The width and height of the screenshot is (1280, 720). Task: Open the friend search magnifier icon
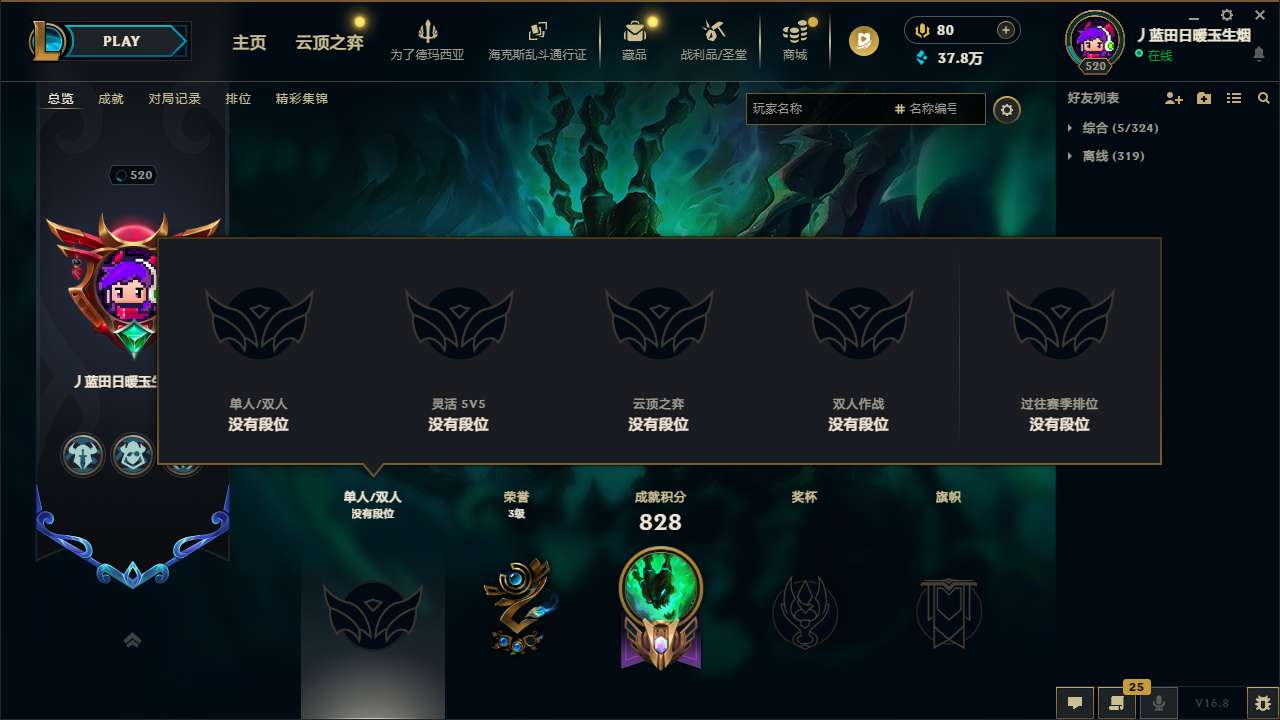[1263, 98]
